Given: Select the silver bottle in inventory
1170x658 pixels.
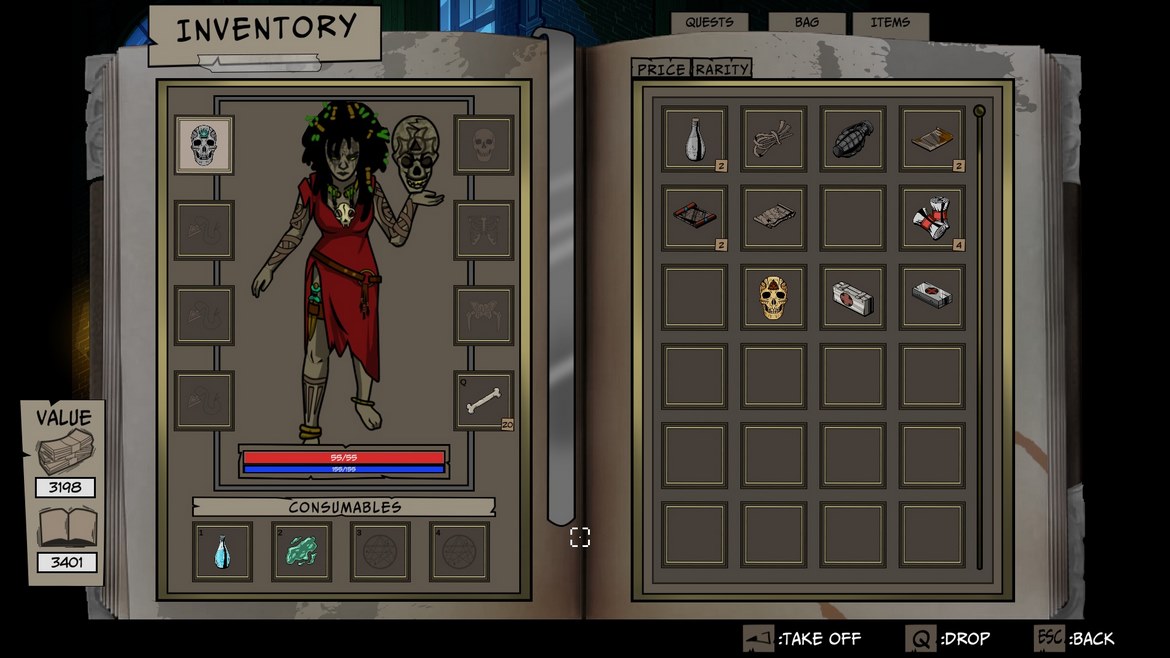Looking at the screenshot, I should [x=694, y=139].
